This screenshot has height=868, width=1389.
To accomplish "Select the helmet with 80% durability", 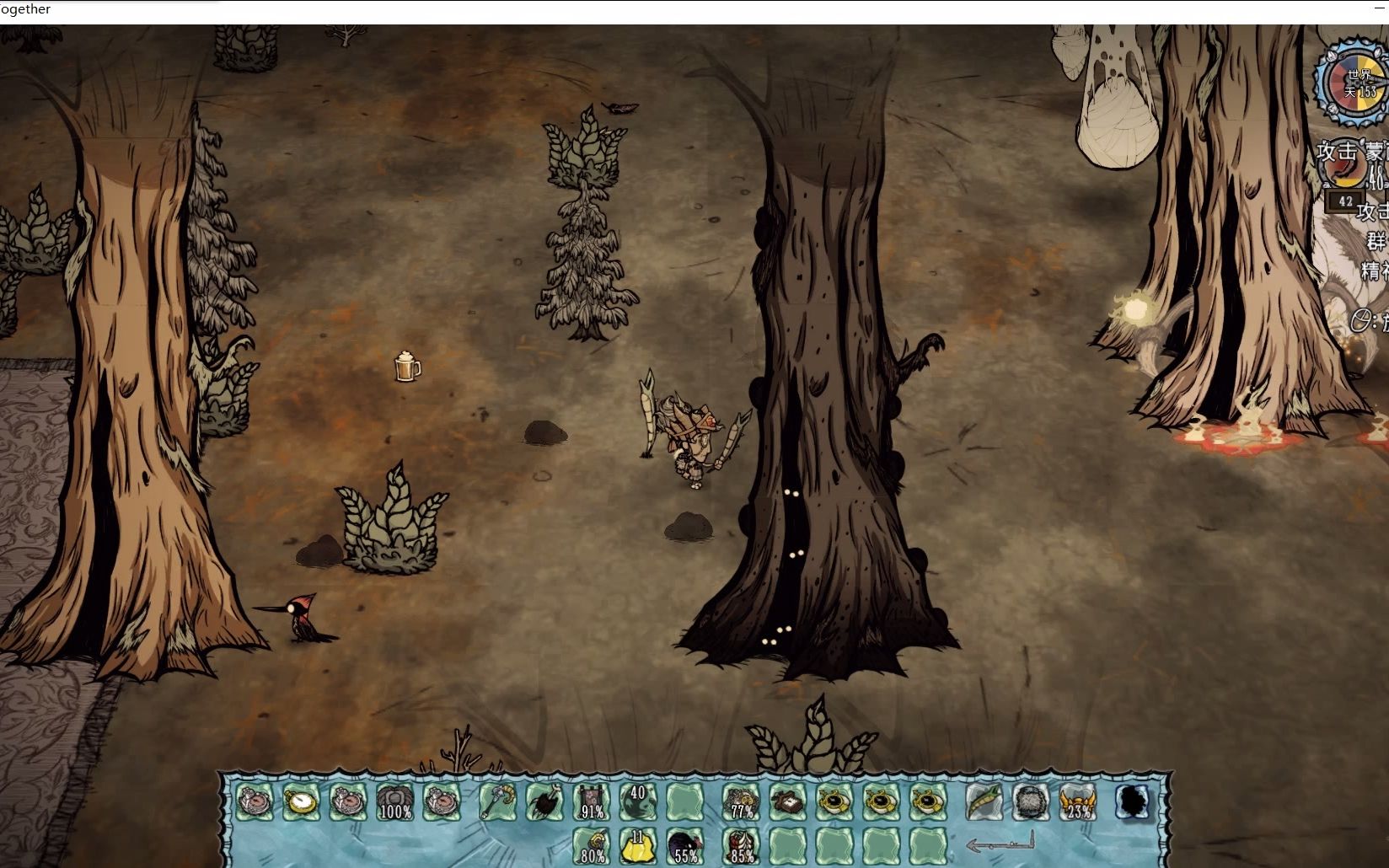I will 592,846.
